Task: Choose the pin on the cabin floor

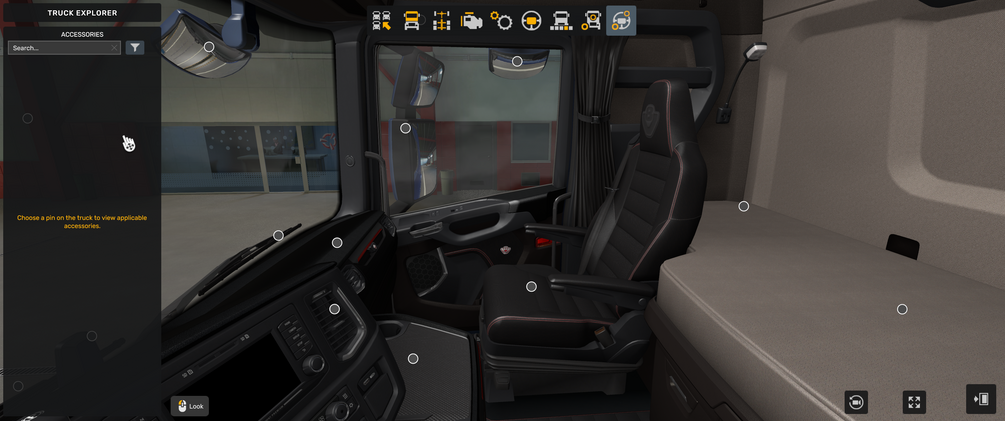Action: [x=413, y=359]
